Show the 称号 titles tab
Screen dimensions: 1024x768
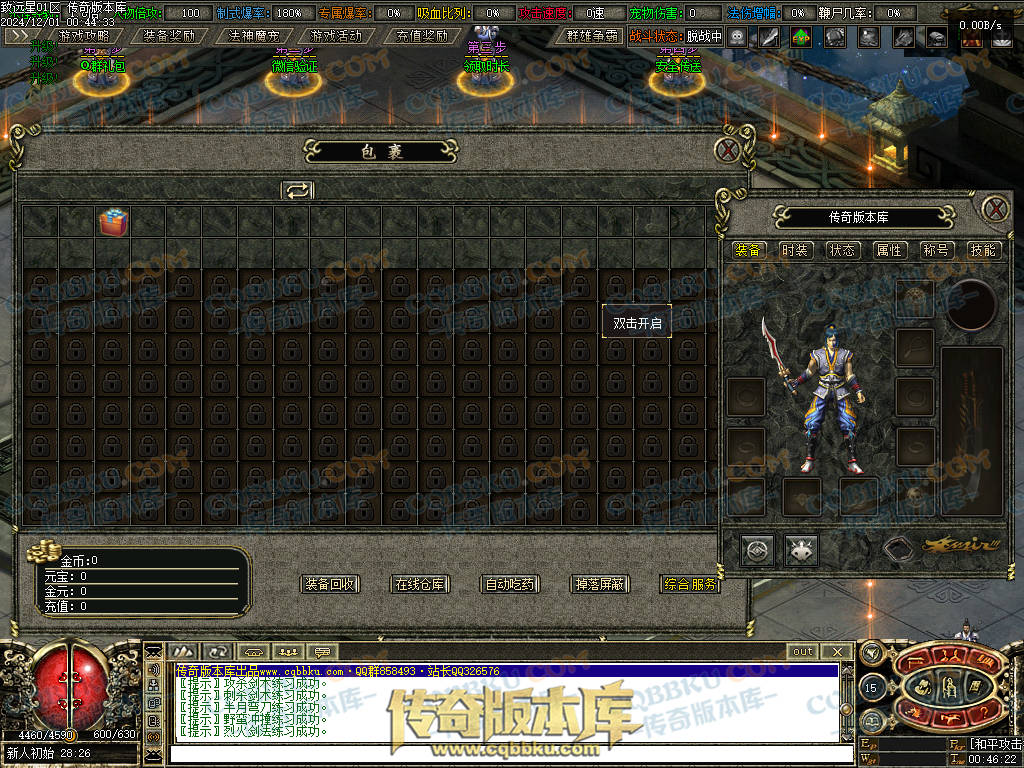[x=936, y=250]
